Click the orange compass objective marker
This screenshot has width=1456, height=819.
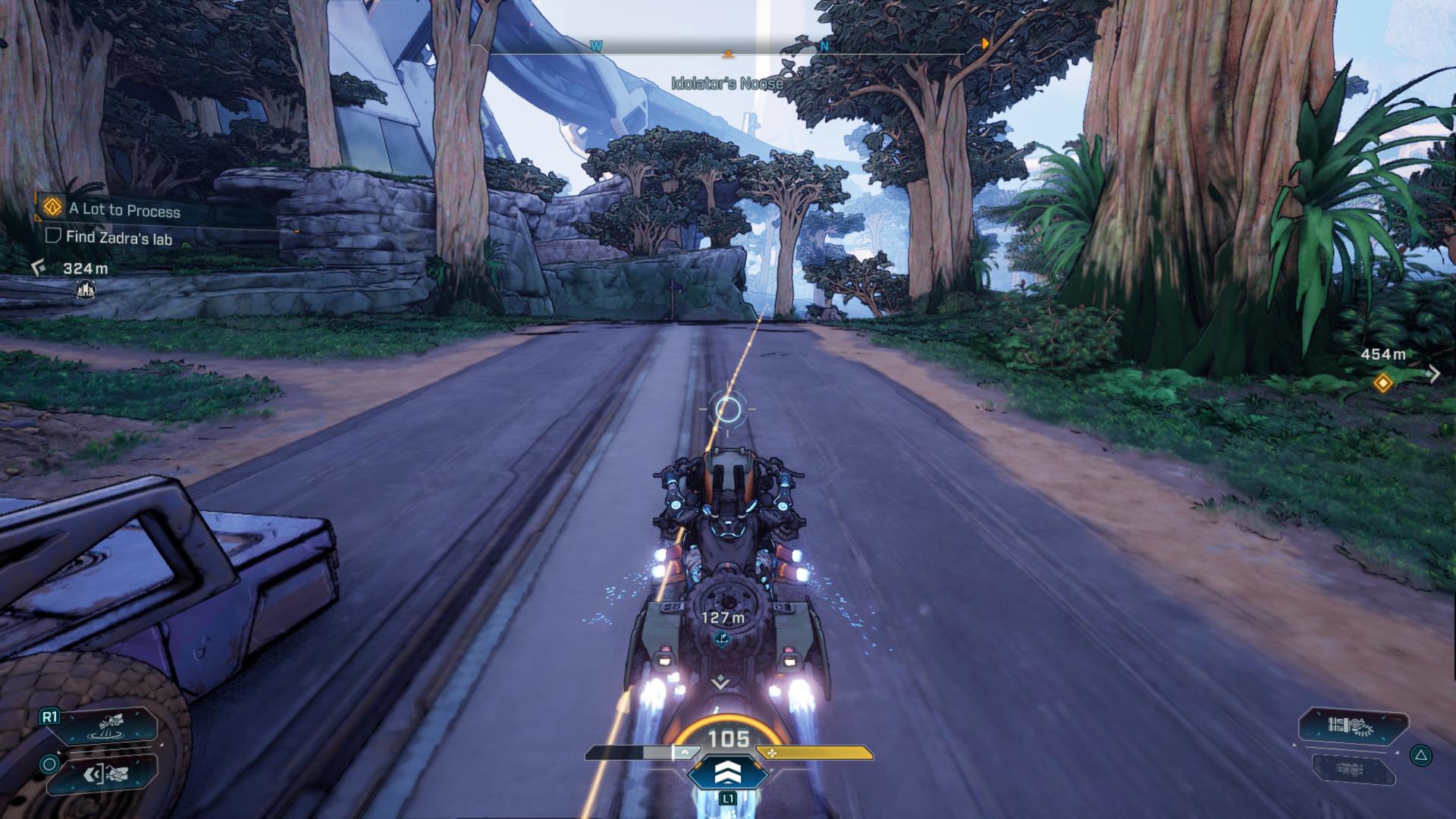728,54
